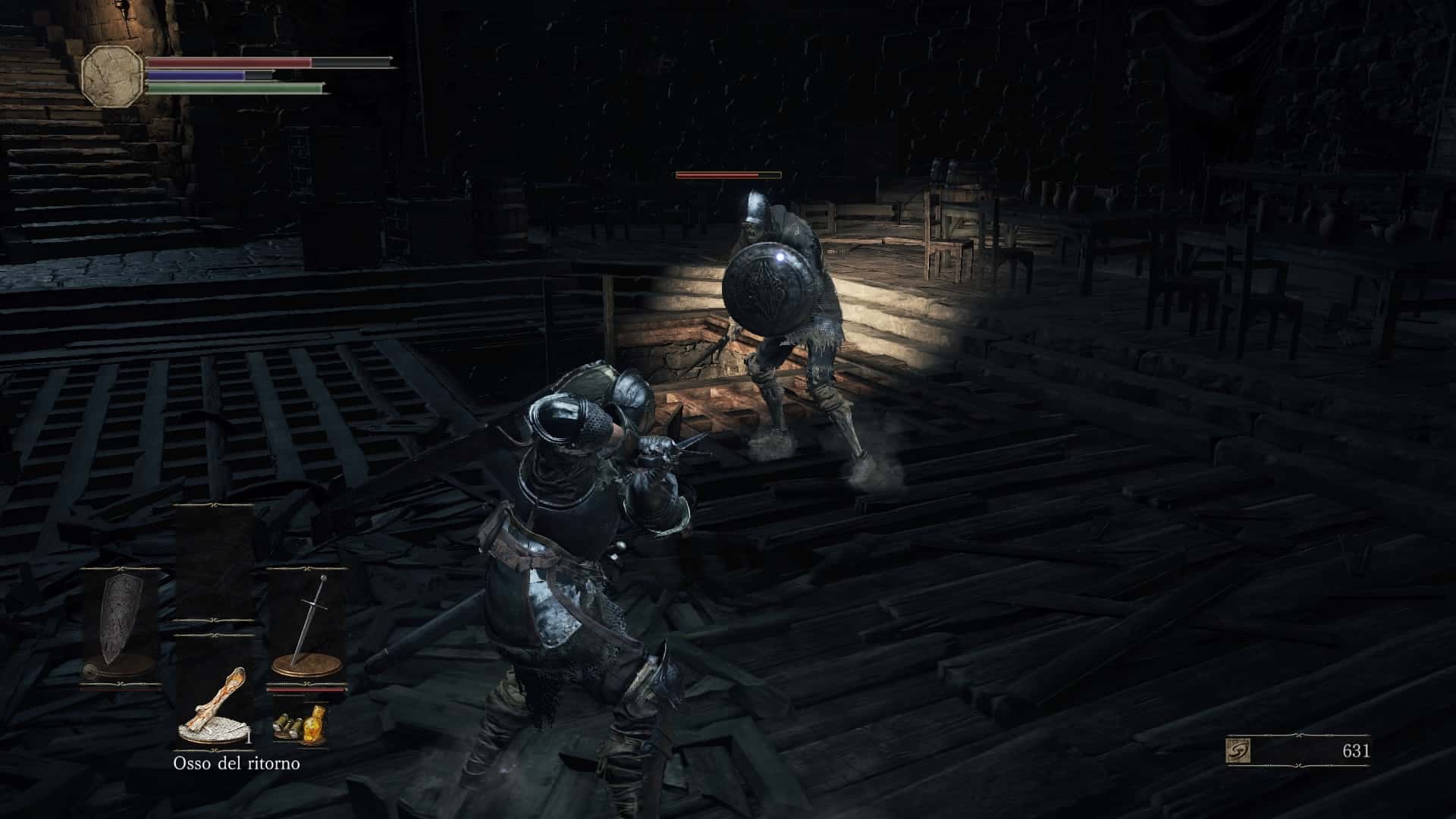Click the octagonal status emblem
Image resolution: width=1456 pixels, height=819 pixels.
pos(112,76)
